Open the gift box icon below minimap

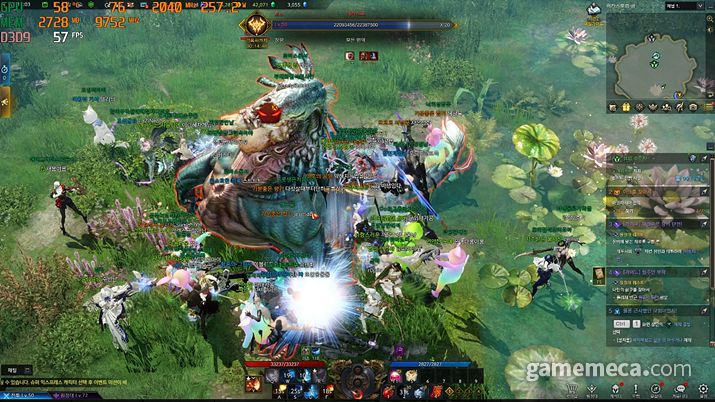click(626, 105)
